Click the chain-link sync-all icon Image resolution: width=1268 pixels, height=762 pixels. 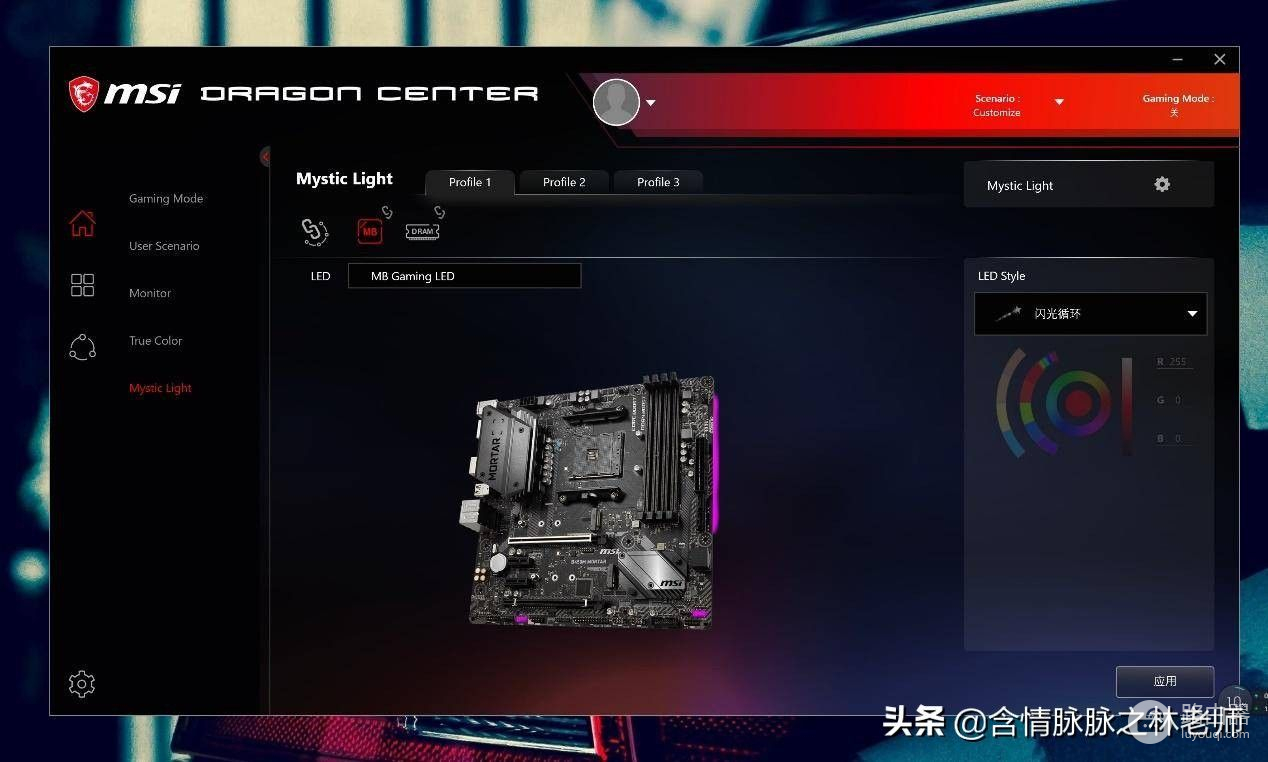click(x=314, y=232)
